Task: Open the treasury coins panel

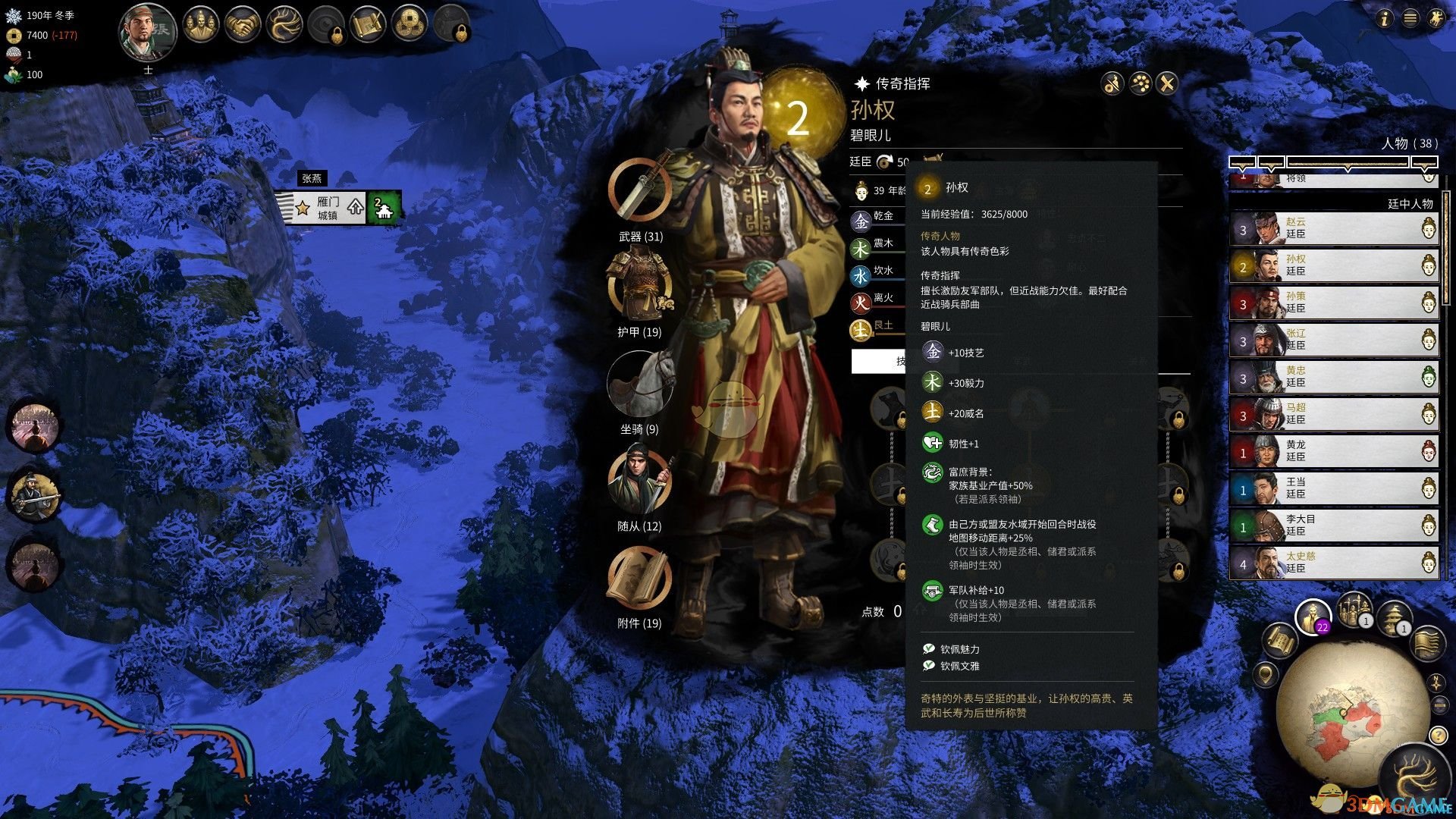Action: click(409, 24)
